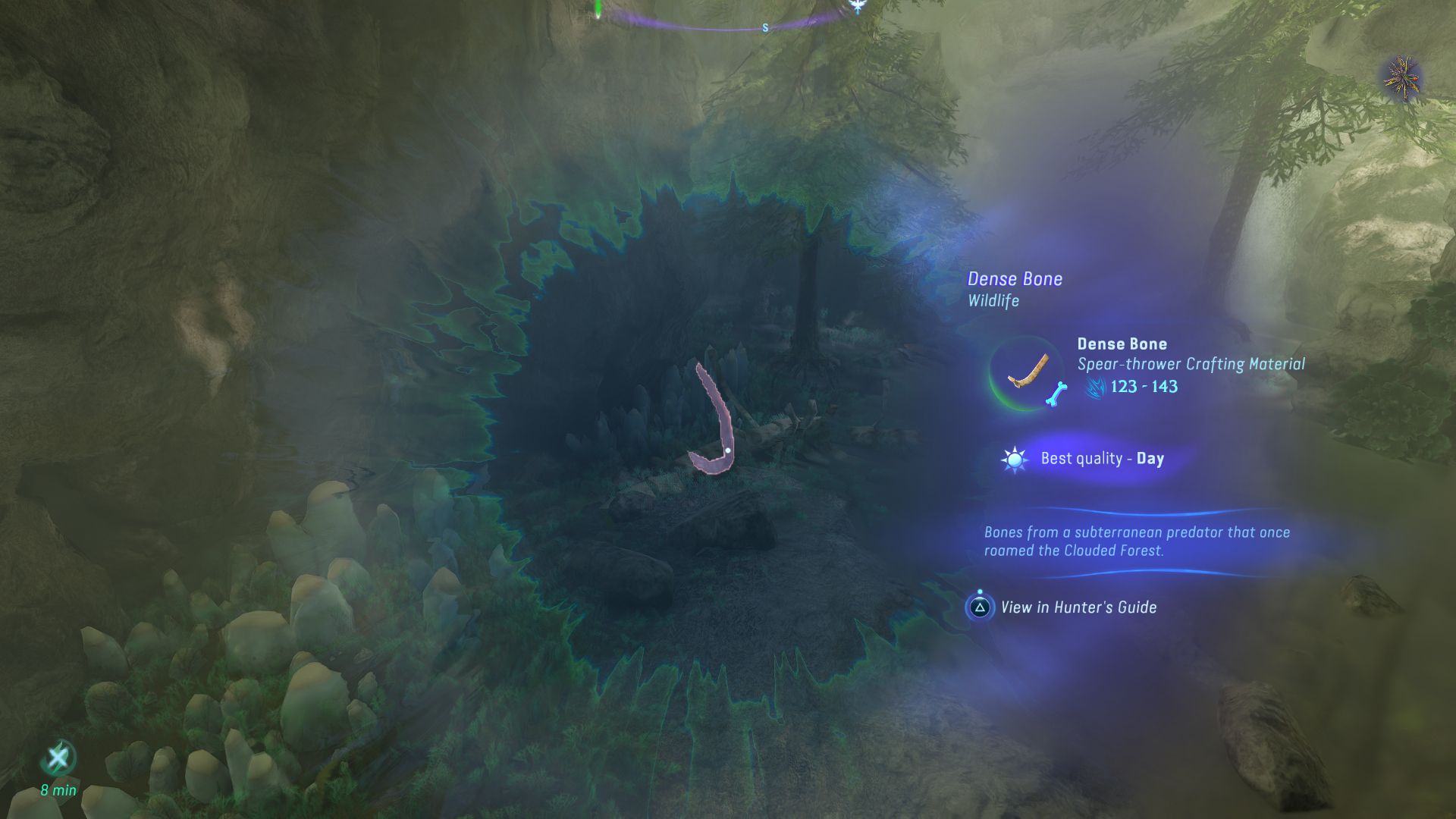Viewport: 1456px width, 819px height.
Task: Click the Spear-thrower Crafting Material label
Action: pos(1191,364)
